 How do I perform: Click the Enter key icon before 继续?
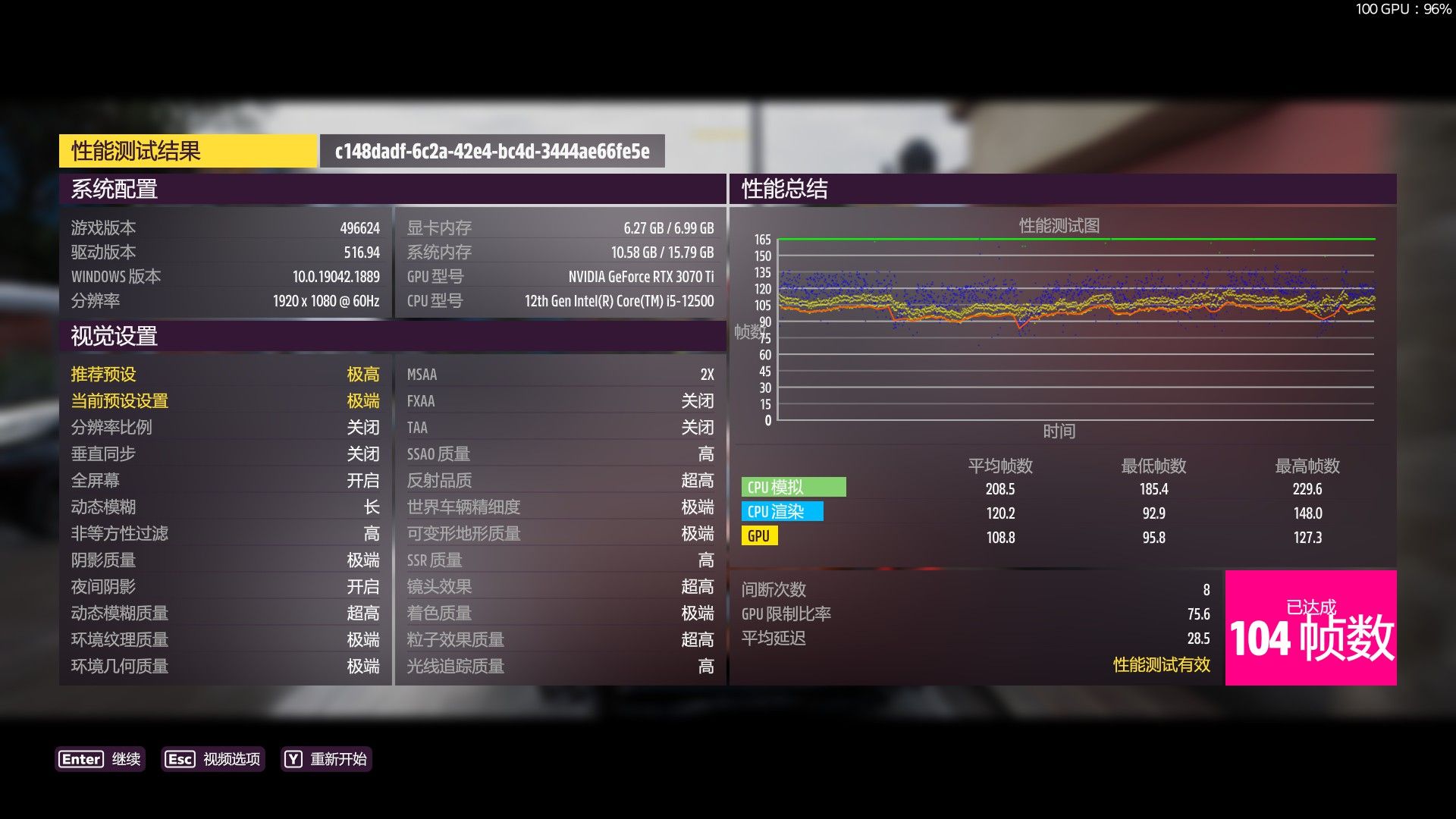coord(81,759)
